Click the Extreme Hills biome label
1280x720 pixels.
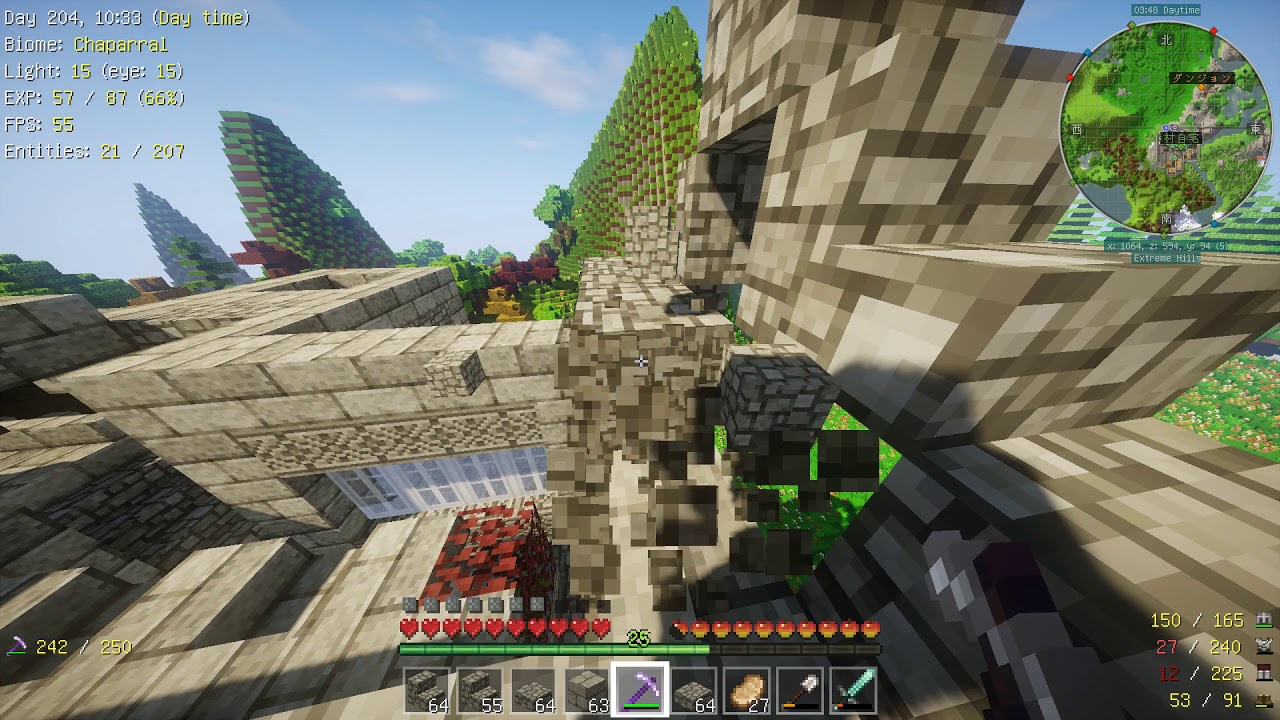(1166, 258)
